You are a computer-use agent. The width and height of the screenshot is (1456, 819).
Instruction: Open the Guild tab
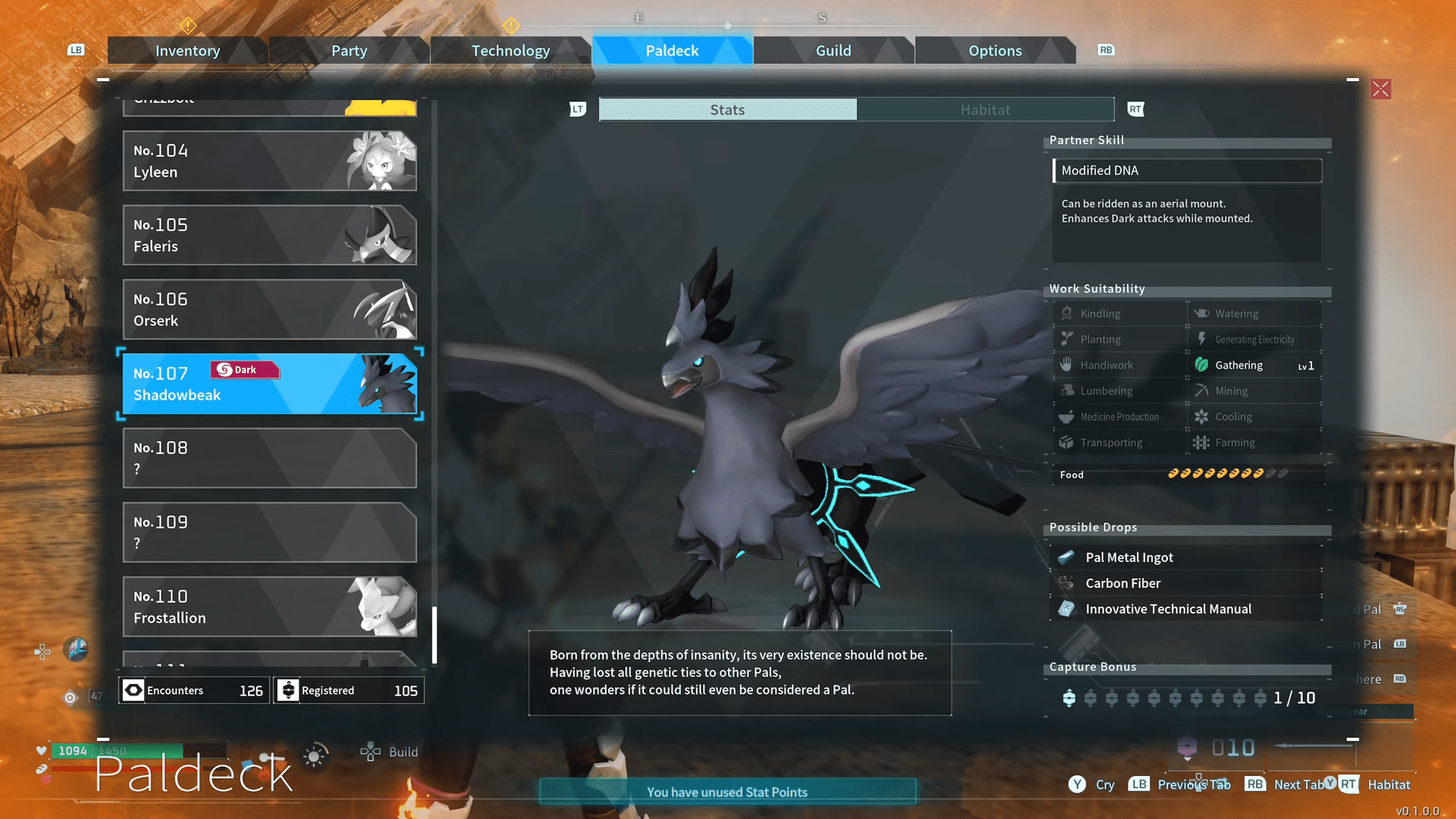pyautogui.click(x=833, y=51)
